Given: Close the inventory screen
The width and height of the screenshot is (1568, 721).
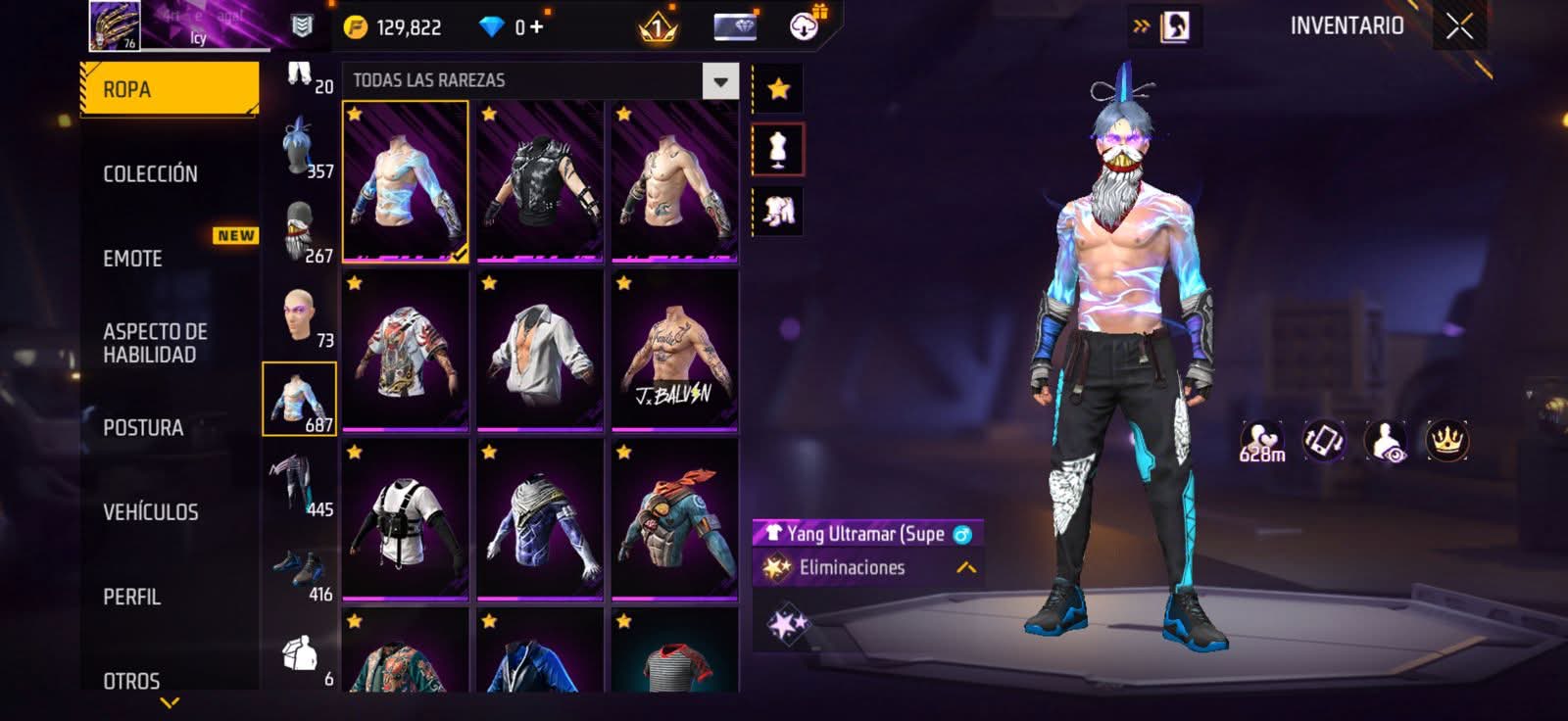Looking at the screenshot, I should pyautogui.click(x=1459, y=27).
